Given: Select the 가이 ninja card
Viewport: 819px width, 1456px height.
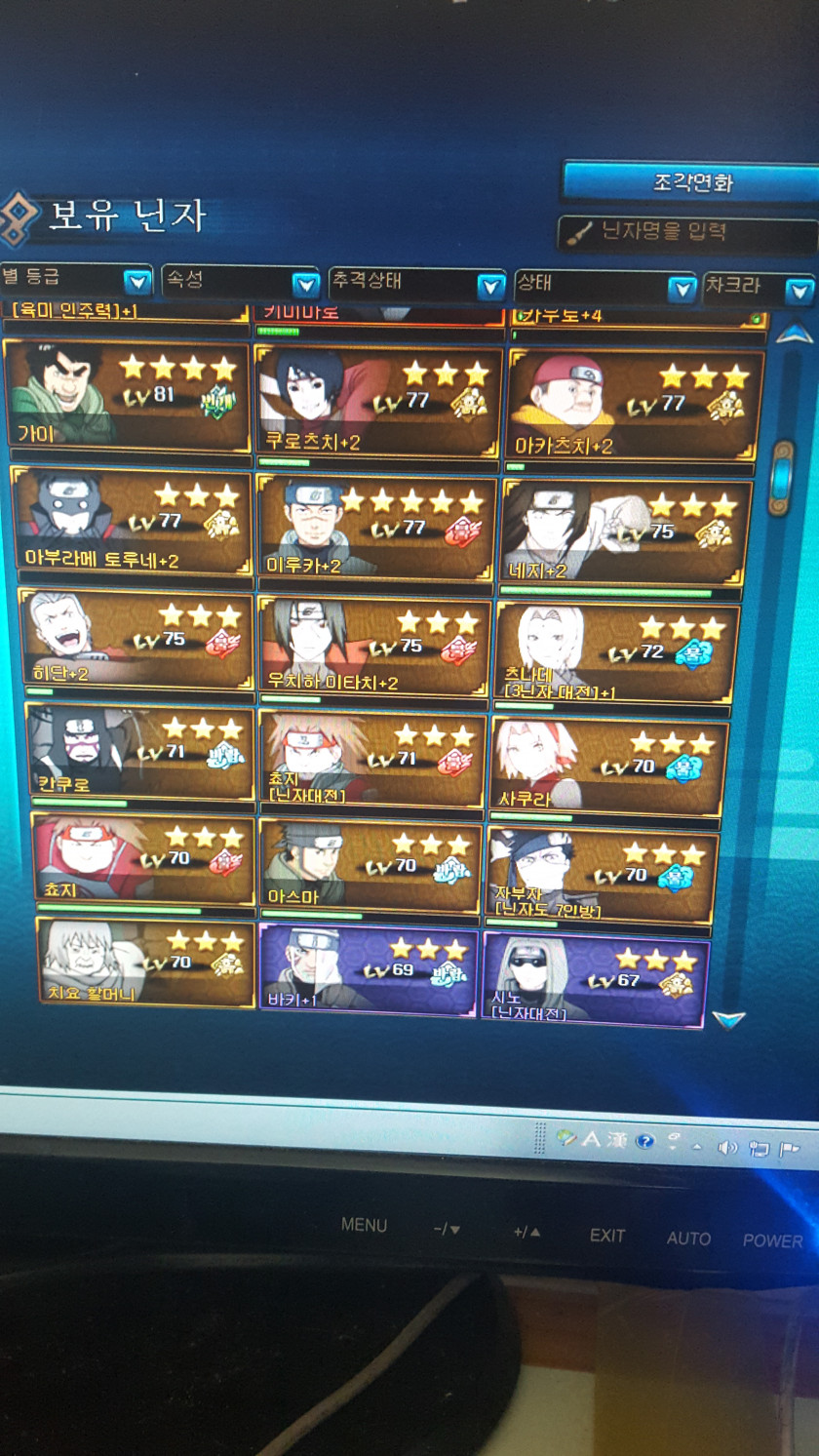Looking at the screenshot, I should (x=128, y=394).
